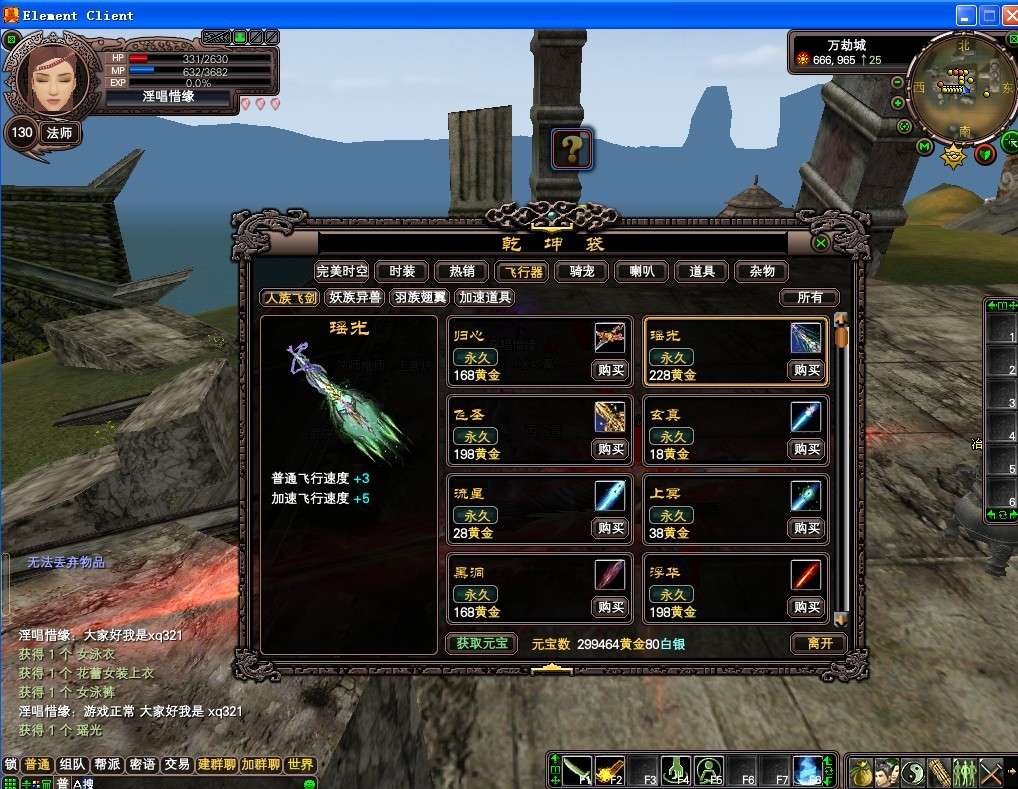
Task: Select the 飞圣 sword icon
Action: tap(610, 415)
